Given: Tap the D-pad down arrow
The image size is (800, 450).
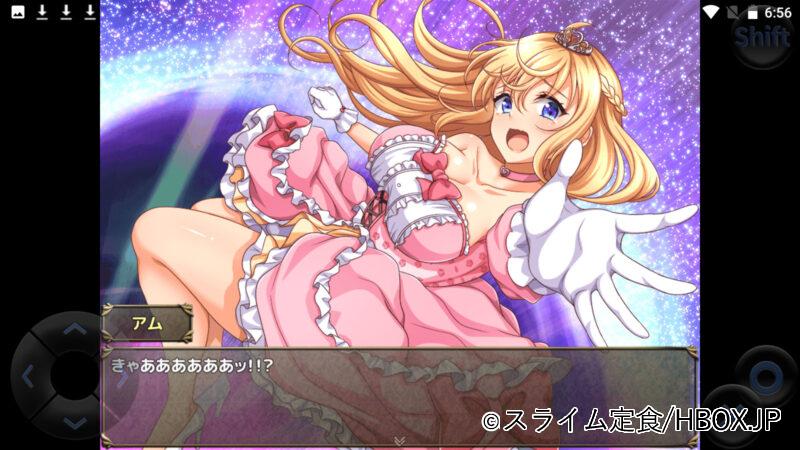Looking at the screenshot, I should click(75, 423).
